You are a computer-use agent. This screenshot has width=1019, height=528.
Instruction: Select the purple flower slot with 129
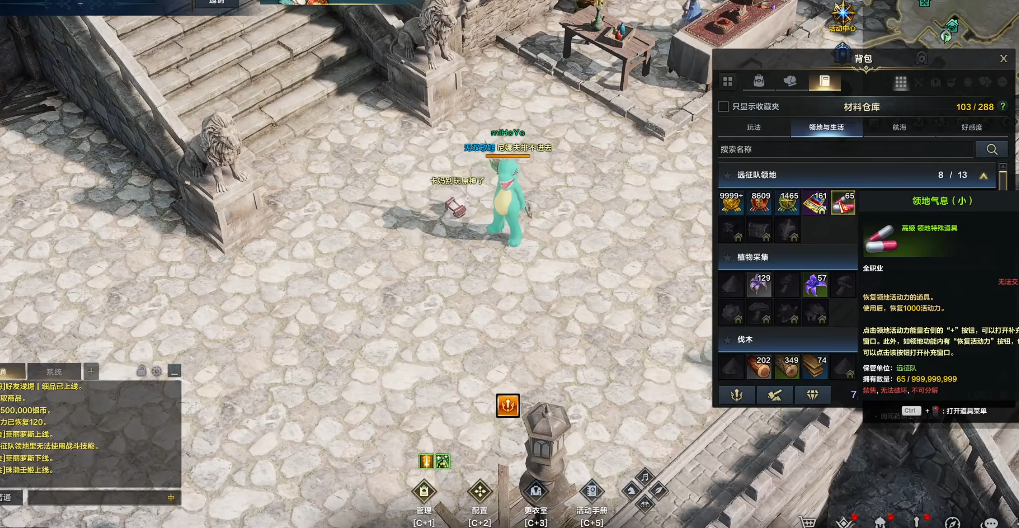pyautogui.click(x=761, y=285)
